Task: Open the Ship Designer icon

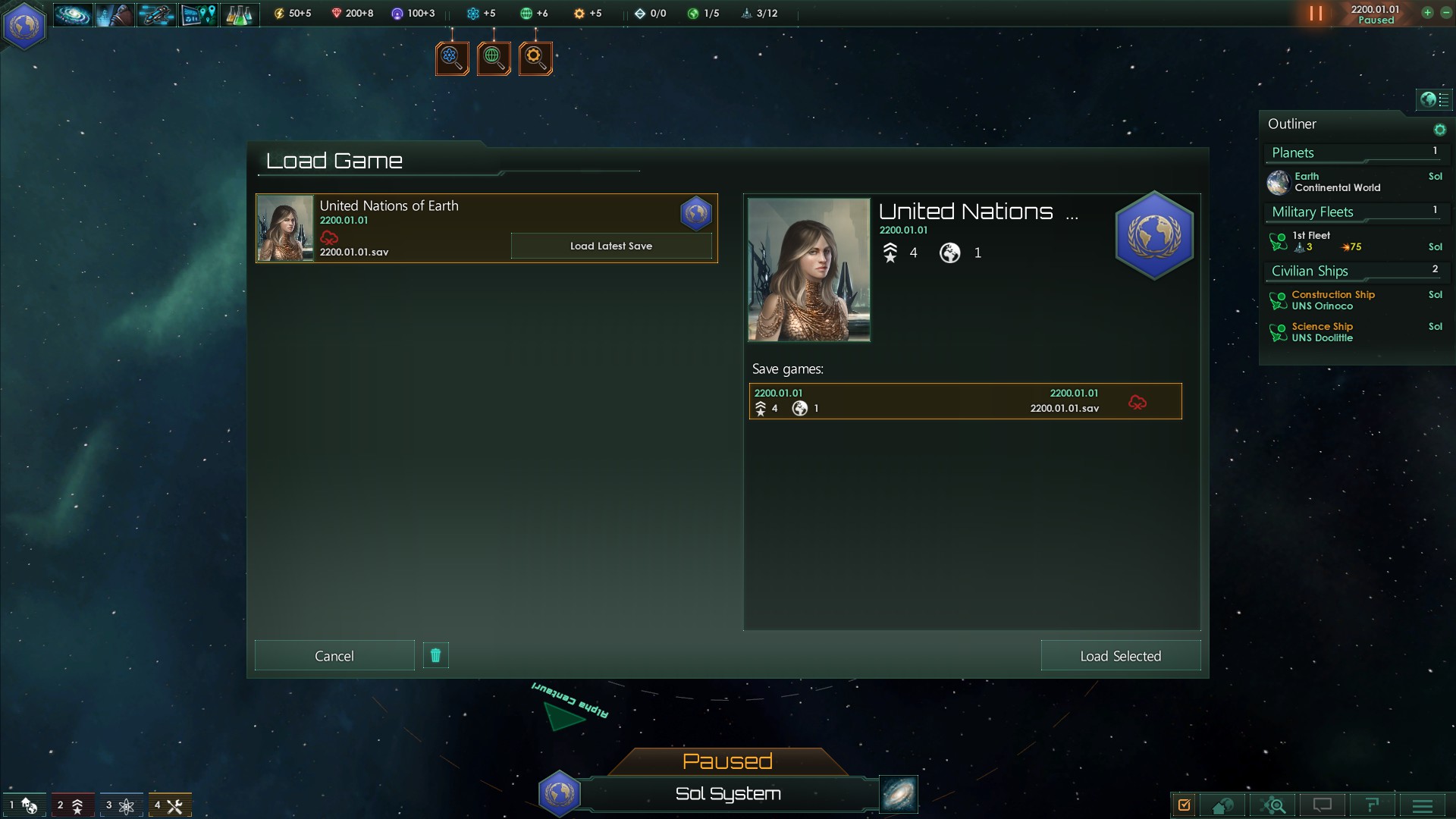Action: 155,13
